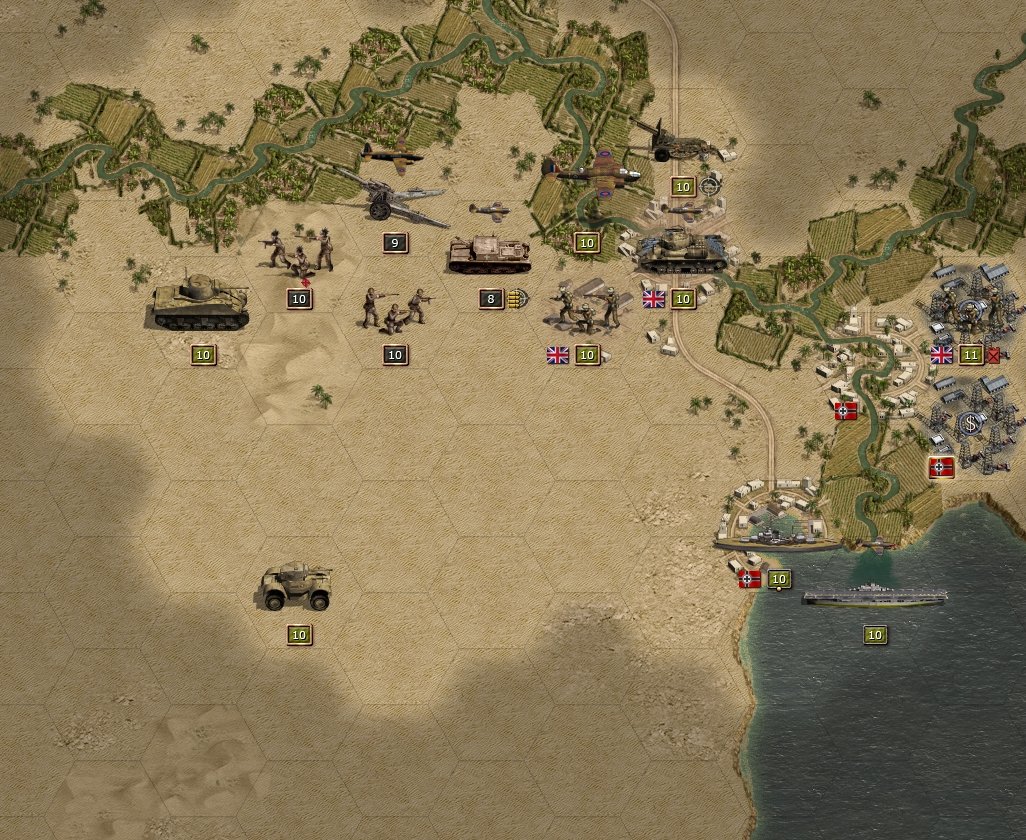Select the aircraft carrier at sea
This screenshot has width=1026, height=840.
(x=874, y=596)
